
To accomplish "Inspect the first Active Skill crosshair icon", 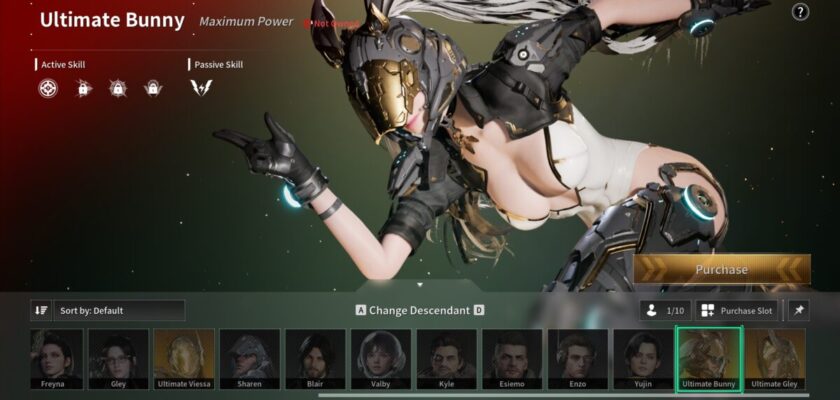I will coord(48,88).
